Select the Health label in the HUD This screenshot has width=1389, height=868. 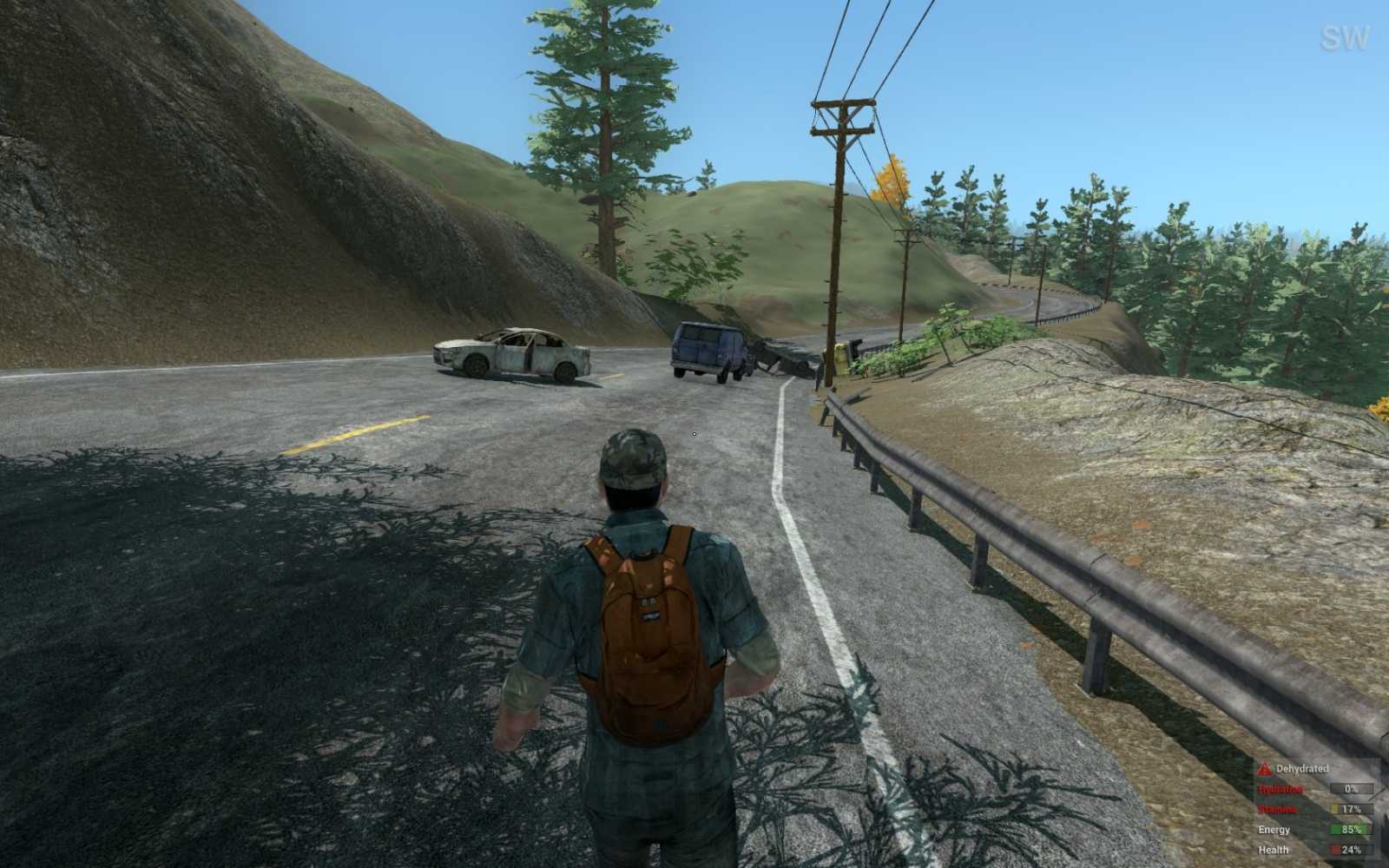coord(1273,849)
